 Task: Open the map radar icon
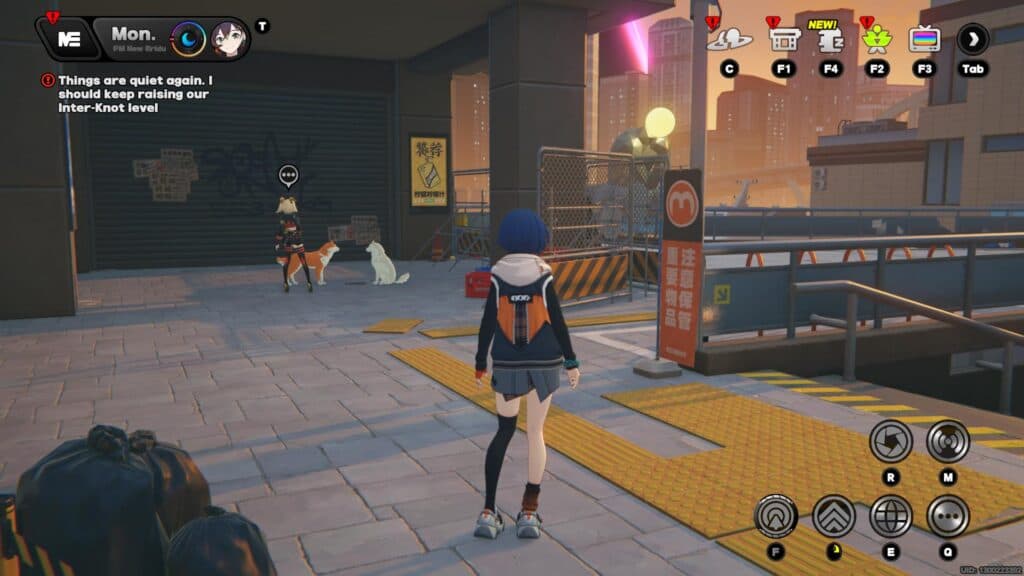point(947,441)
